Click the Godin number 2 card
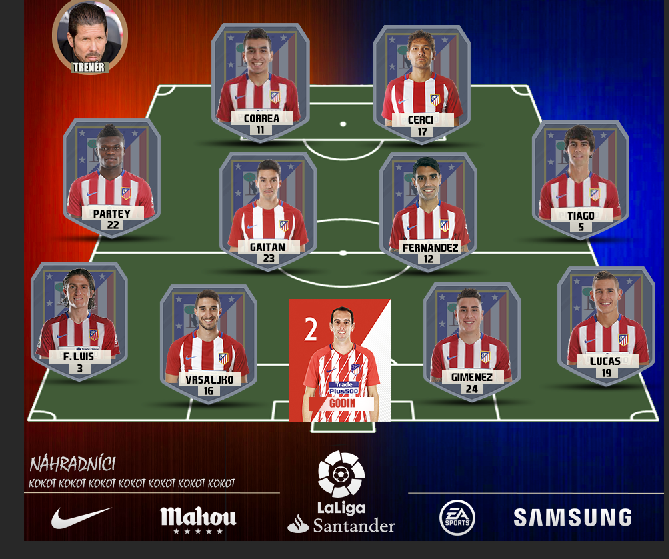669x559 pixels. [x=340, y=360]
